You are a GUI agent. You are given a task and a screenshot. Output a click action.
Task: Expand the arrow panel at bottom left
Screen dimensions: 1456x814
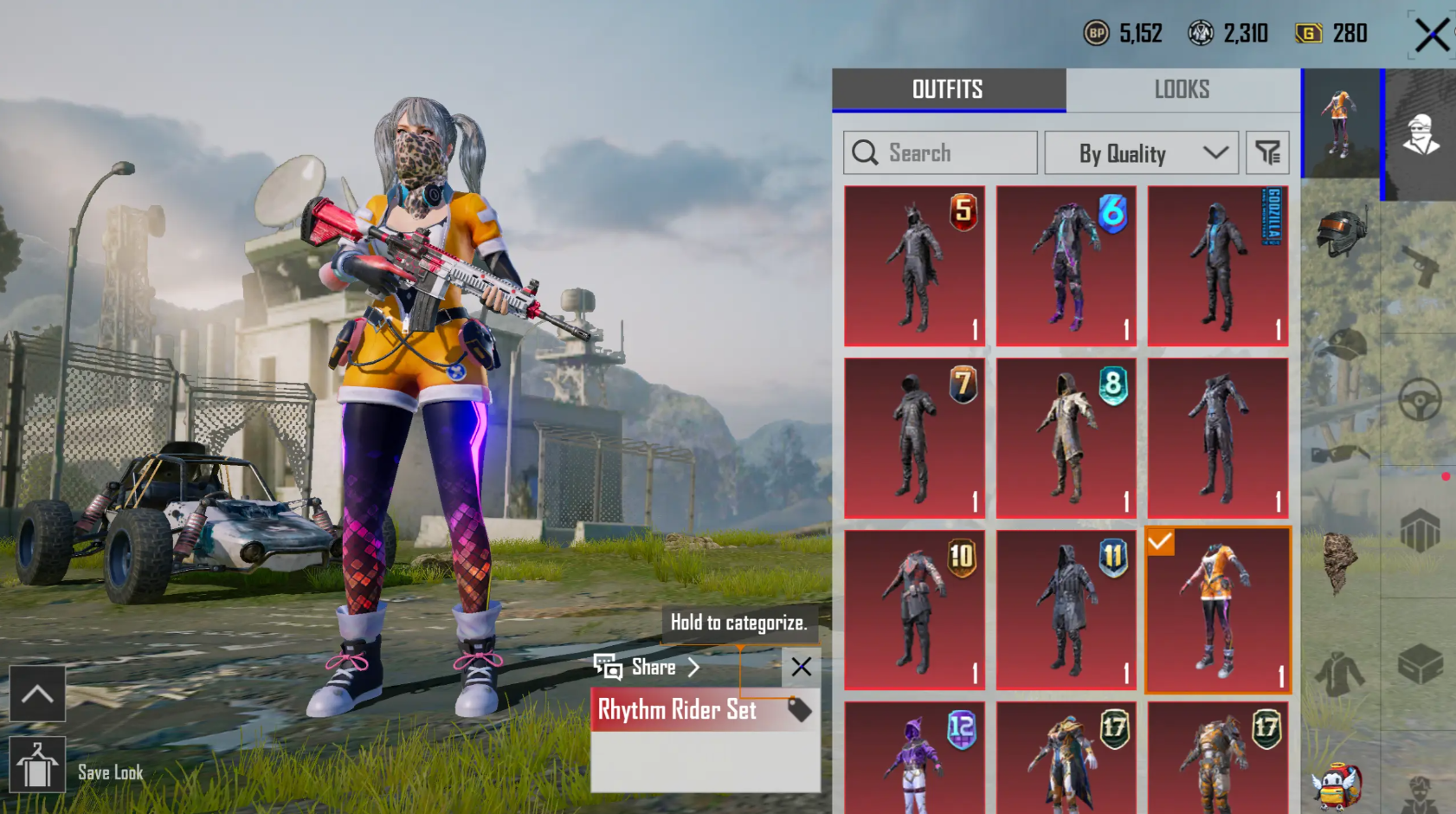point(38,694)
